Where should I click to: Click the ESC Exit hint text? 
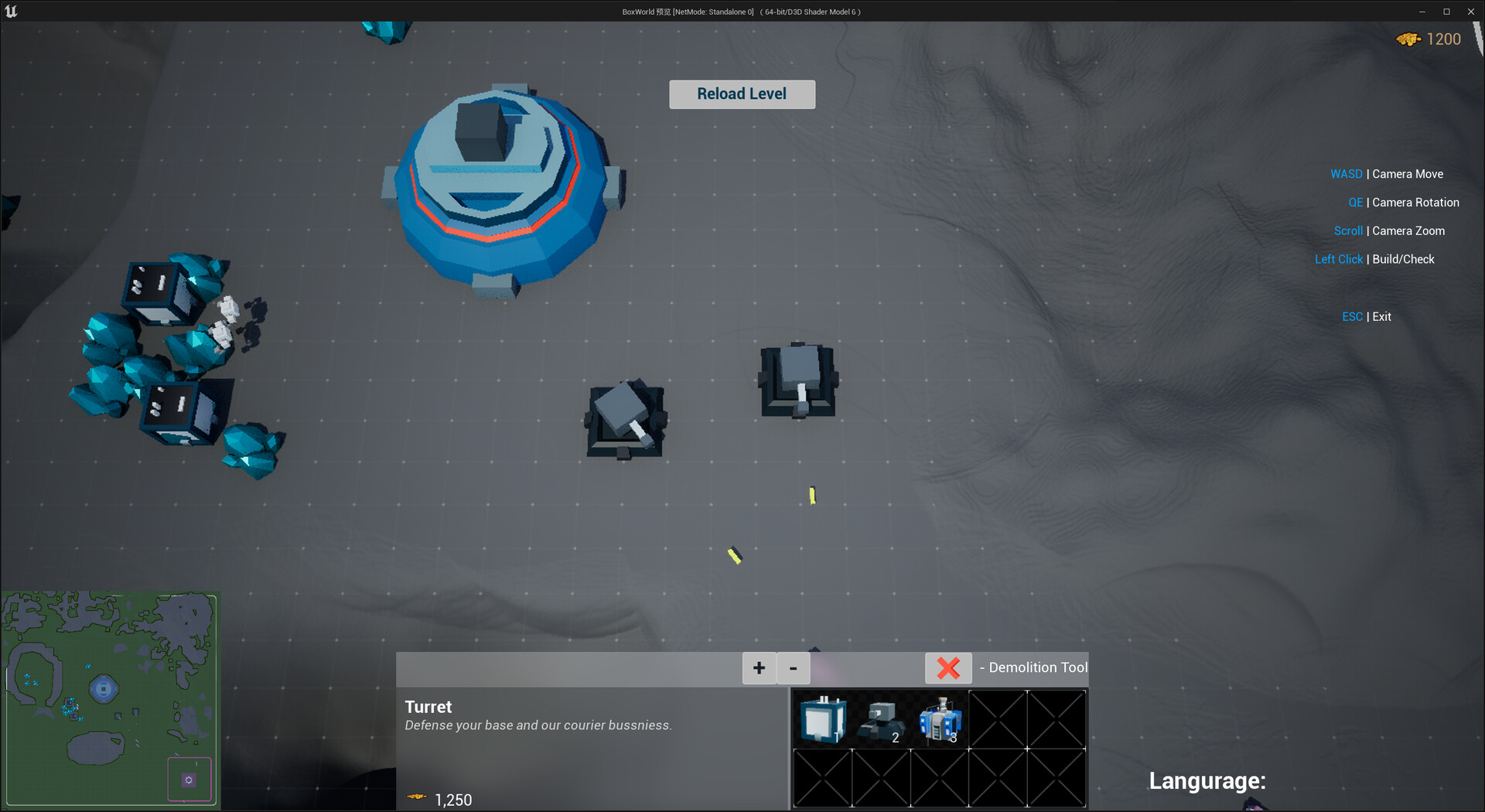pyautogui.click(x=1367, y=316)
